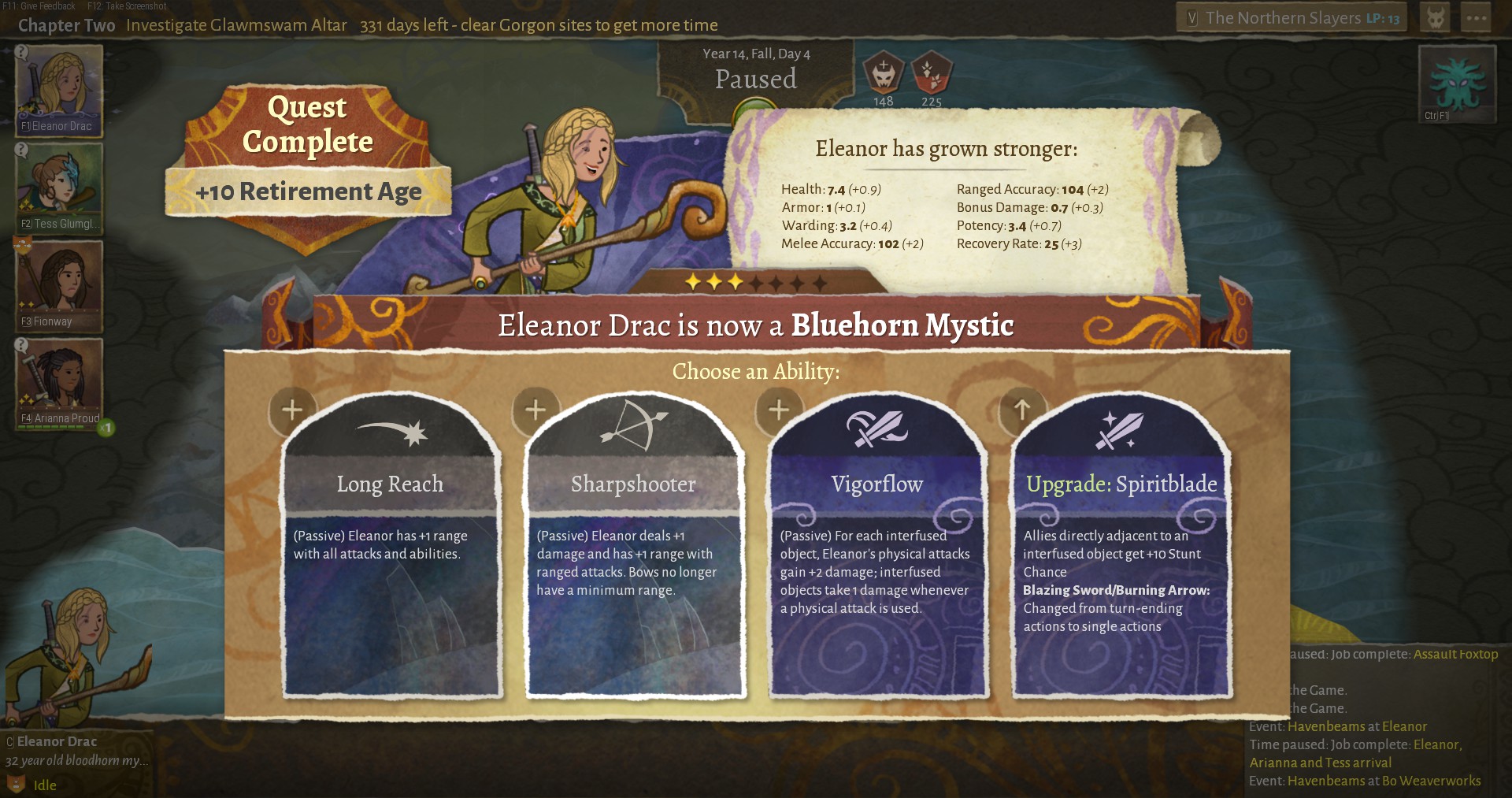Select Fionway's portrait in the sidebar
The width and height of the screenshot is (1512, 798).
[58, 284]
